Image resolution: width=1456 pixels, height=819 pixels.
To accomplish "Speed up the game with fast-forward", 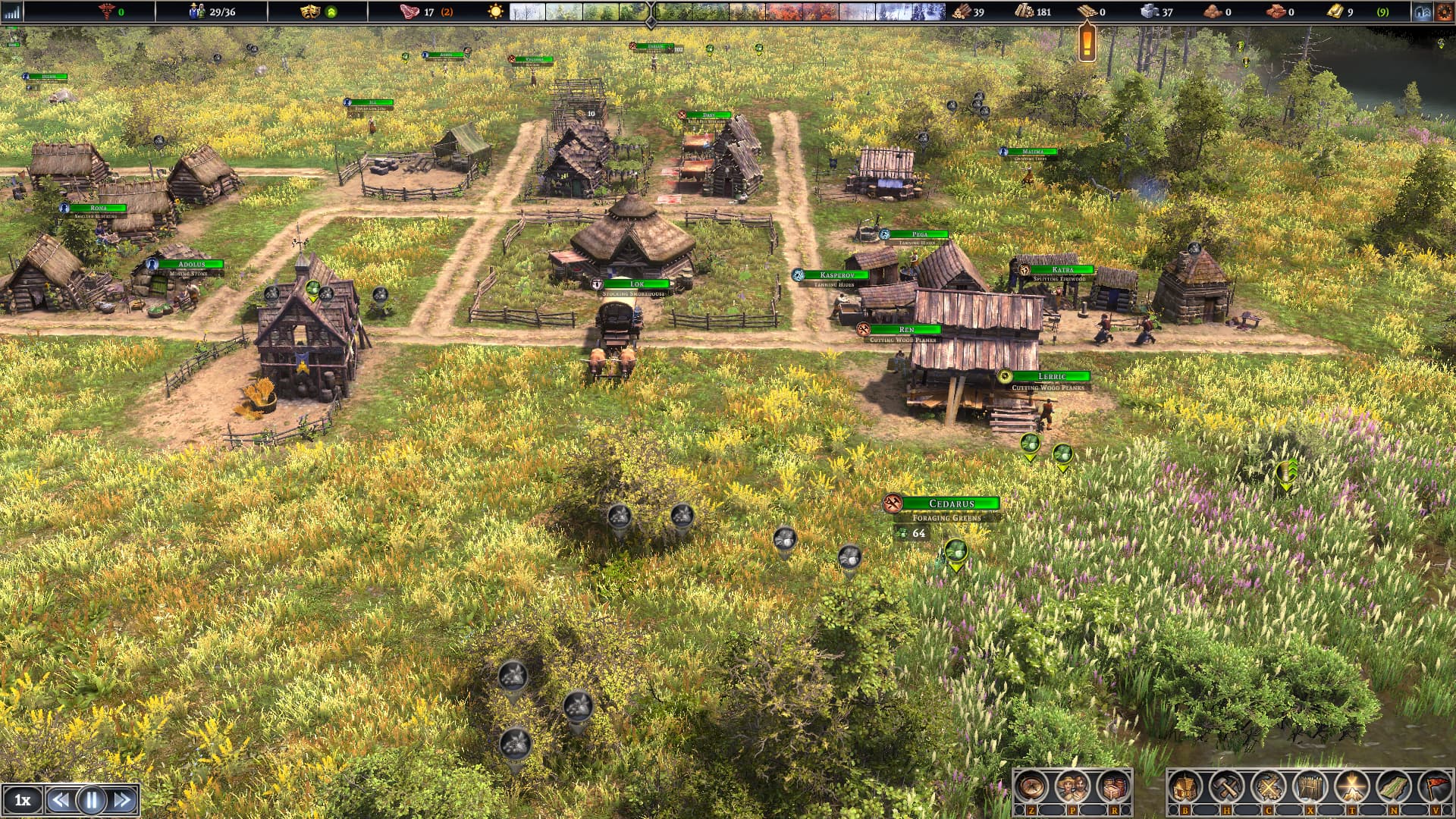I will pyautogui.click(x=123, y=800).
